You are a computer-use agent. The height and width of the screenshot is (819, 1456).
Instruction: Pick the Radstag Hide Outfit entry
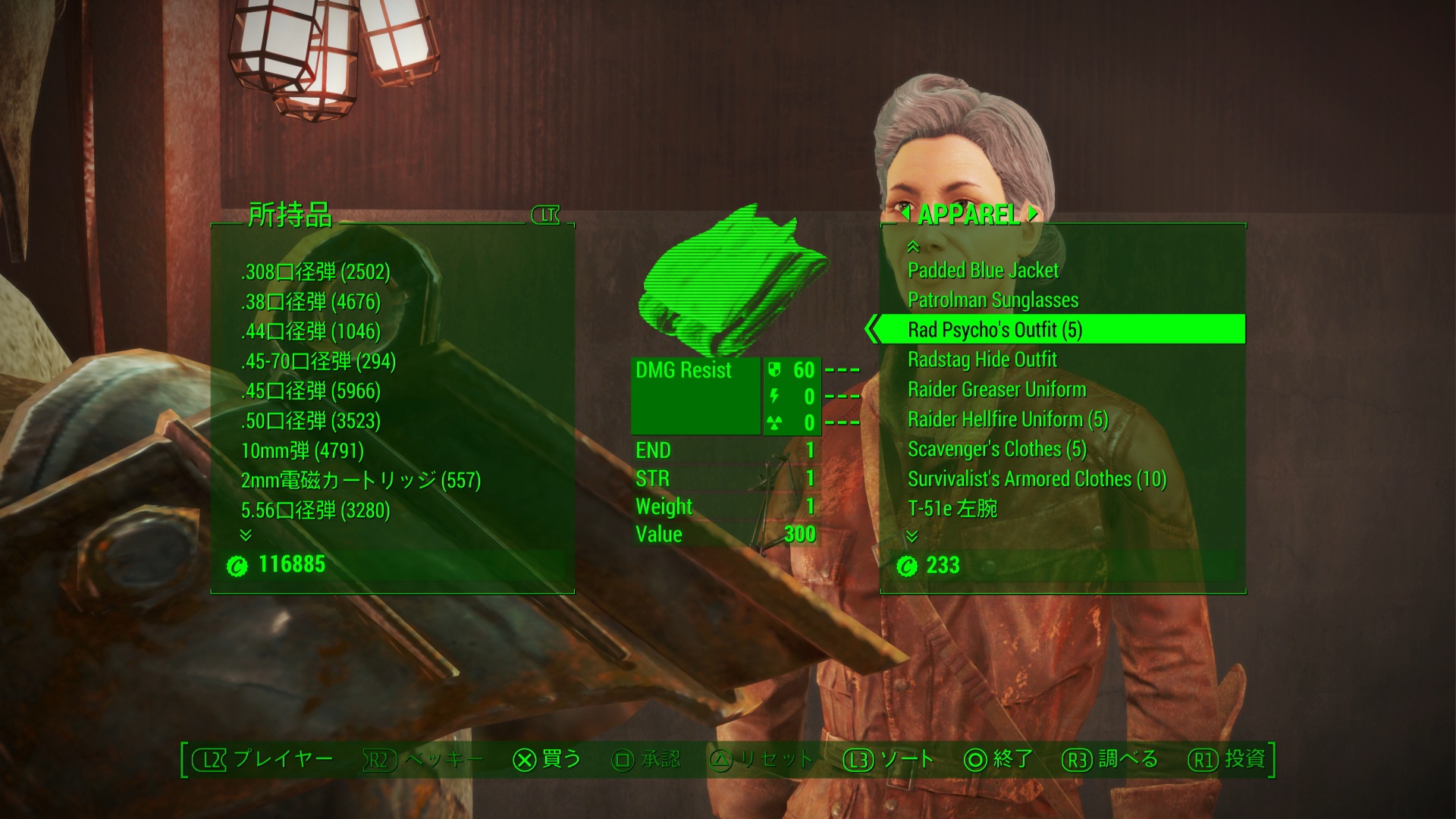point(982,359)
